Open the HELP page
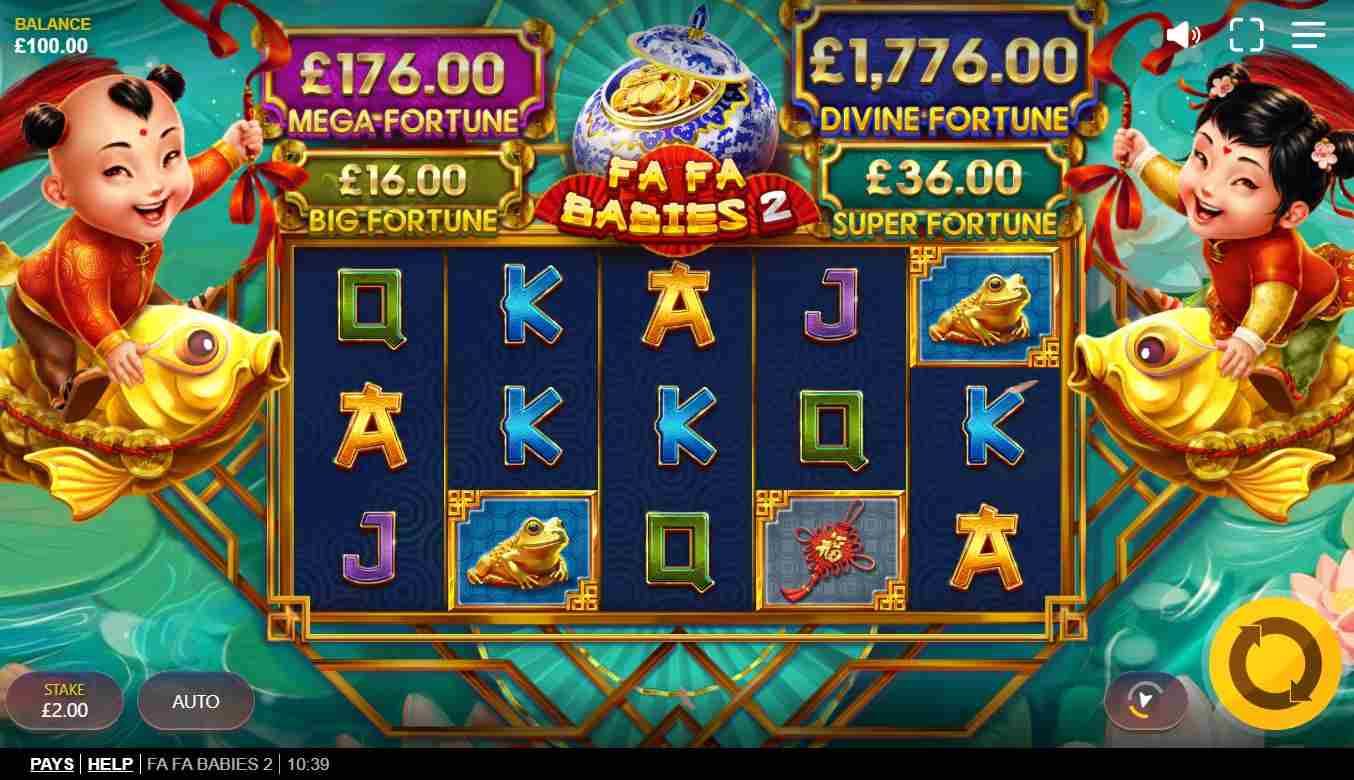1354x780 pixels. [110, 764]
